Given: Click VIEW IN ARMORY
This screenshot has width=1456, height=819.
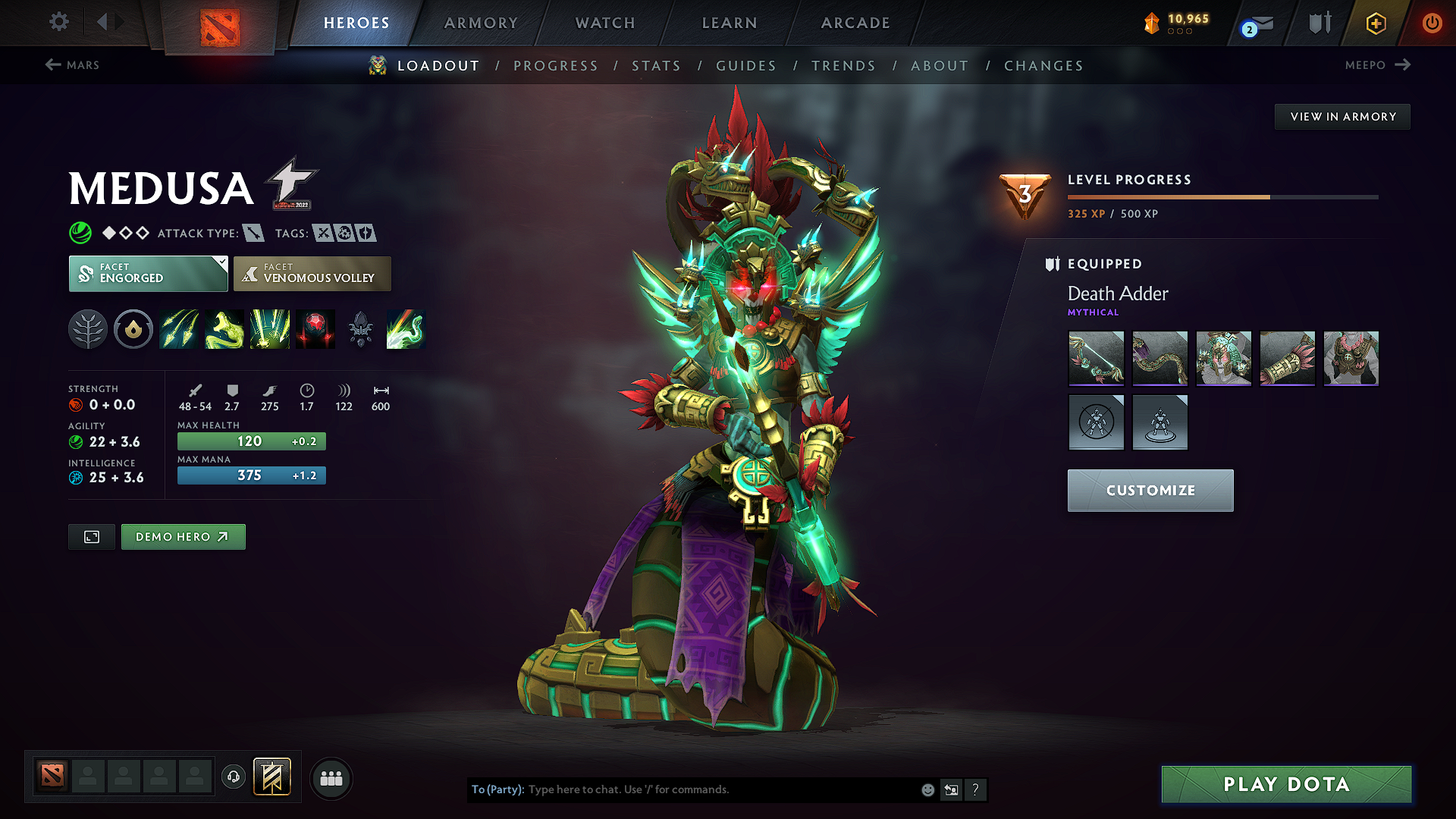Looking at the screenshot, I should [1341, 116].
